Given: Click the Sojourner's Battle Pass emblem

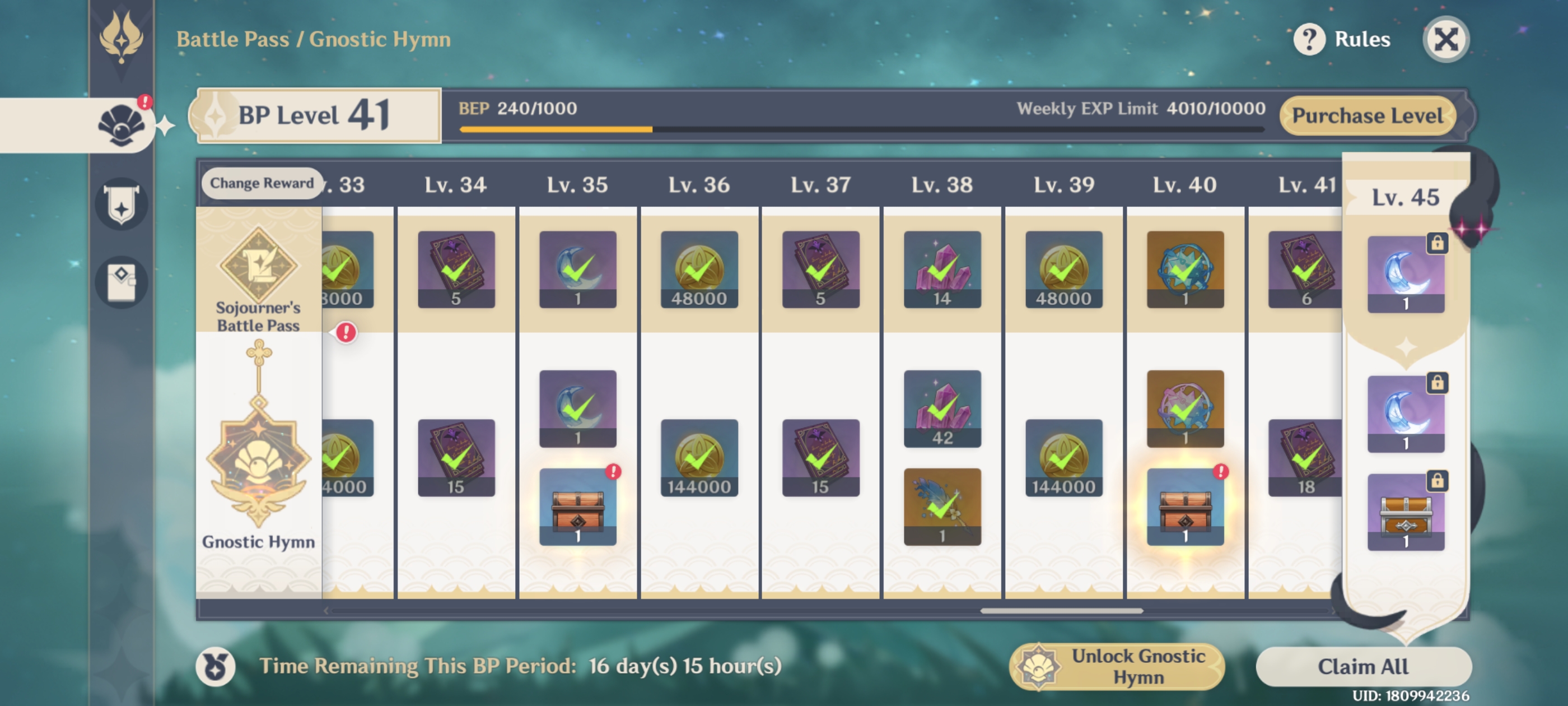Looking at the screenshot, I should [x=258, y=268].
